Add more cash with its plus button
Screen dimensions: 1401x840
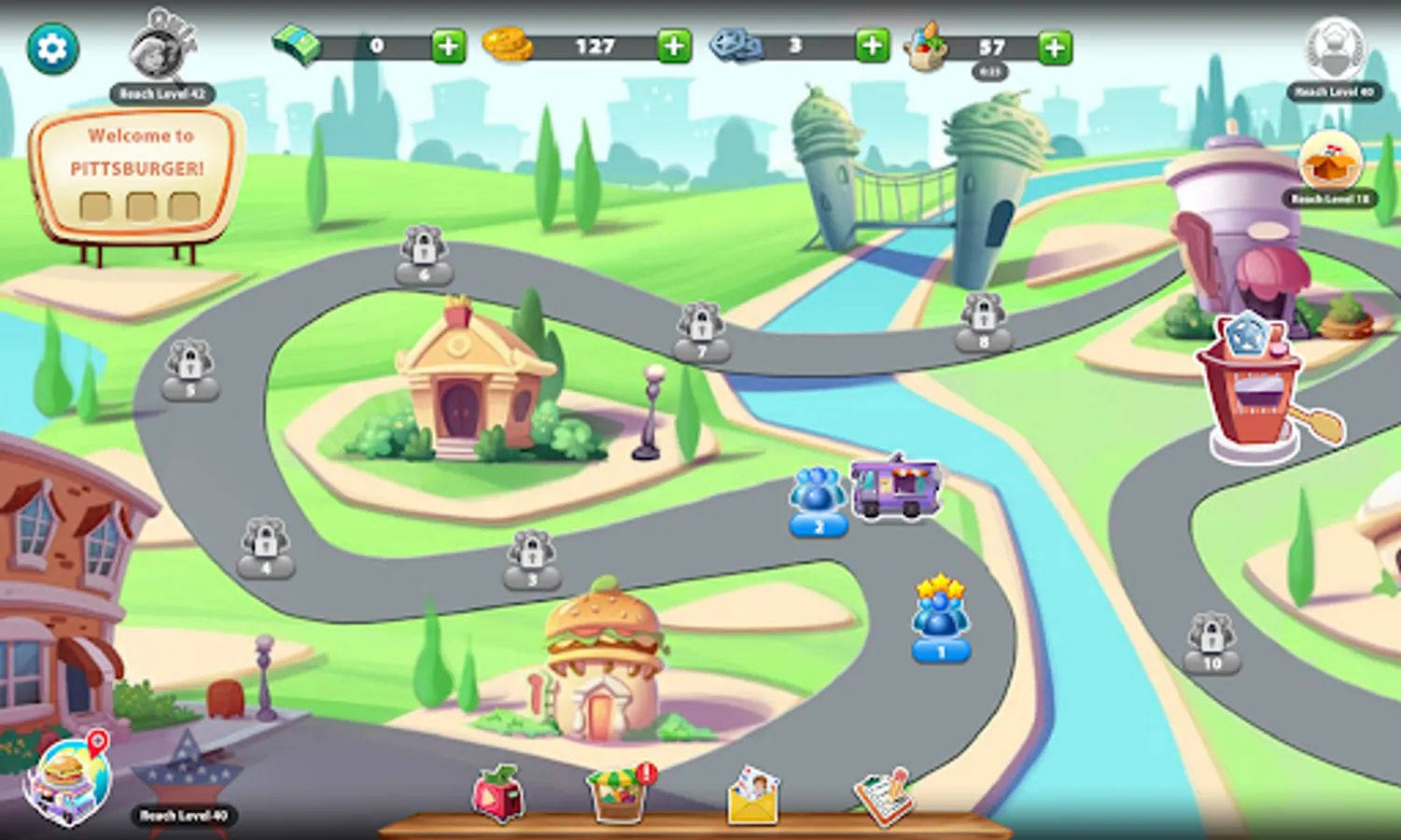[447, 46]
